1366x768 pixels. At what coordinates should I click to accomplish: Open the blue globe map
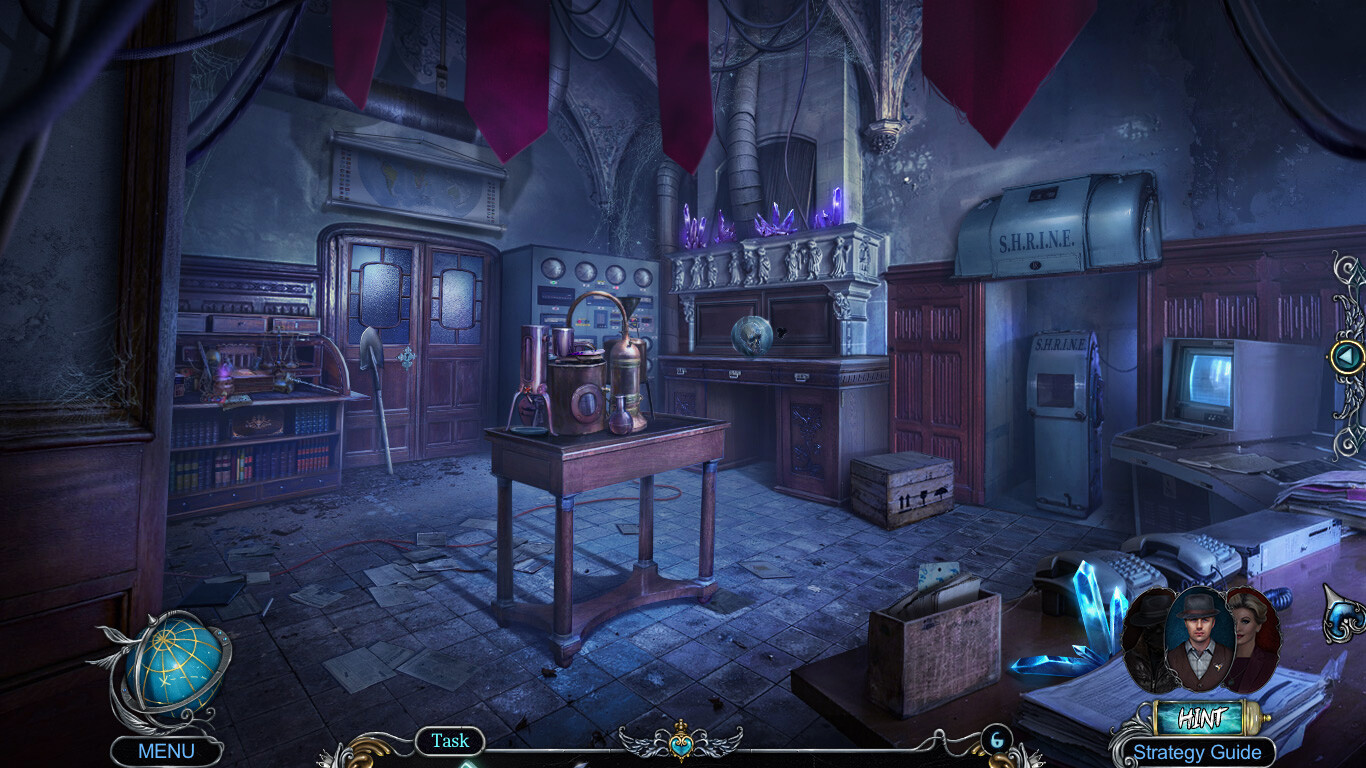[x=168, y=666]
